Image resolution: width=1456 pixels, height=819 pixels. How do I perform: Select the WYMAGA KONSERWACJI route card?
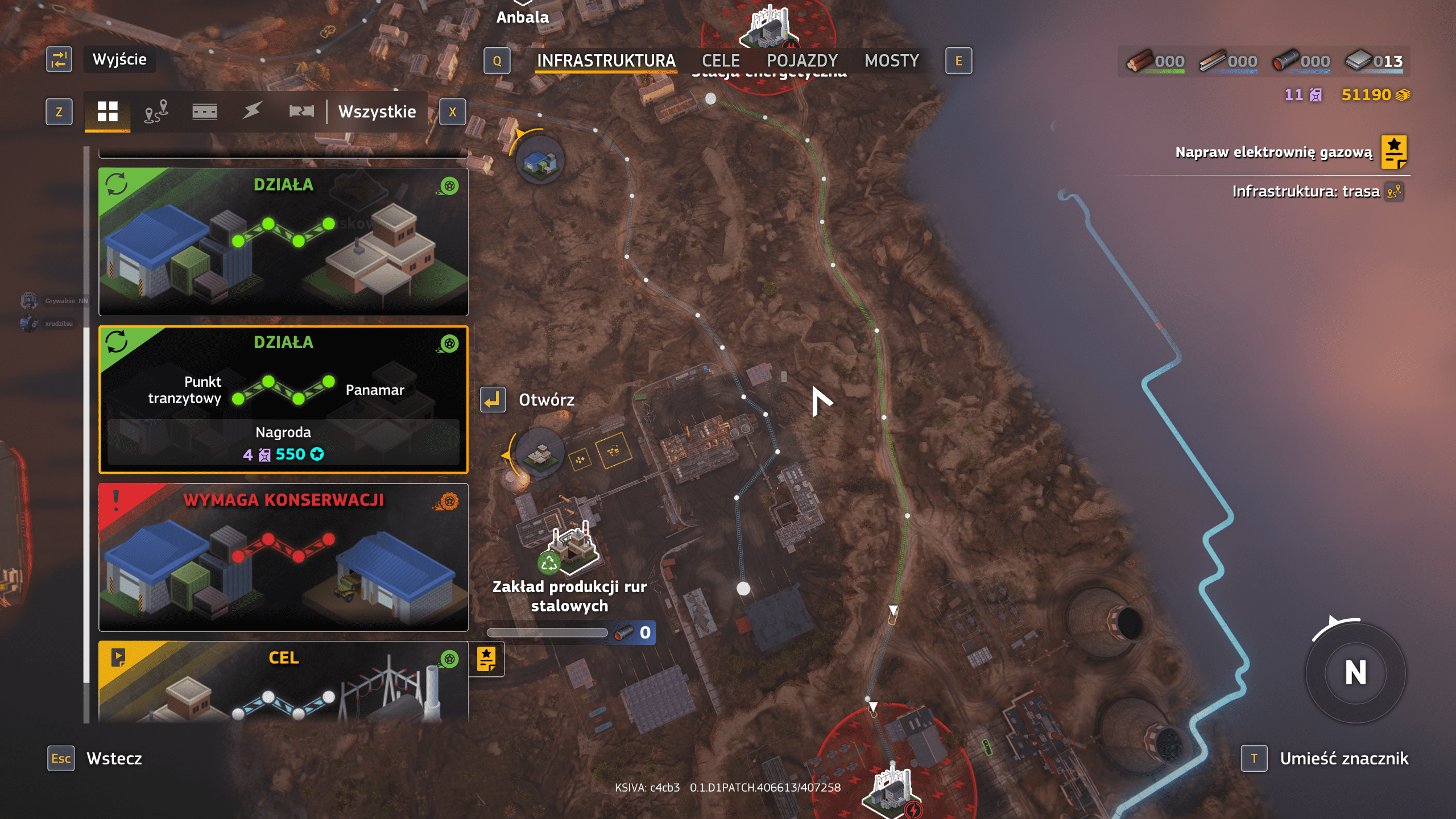283,557
